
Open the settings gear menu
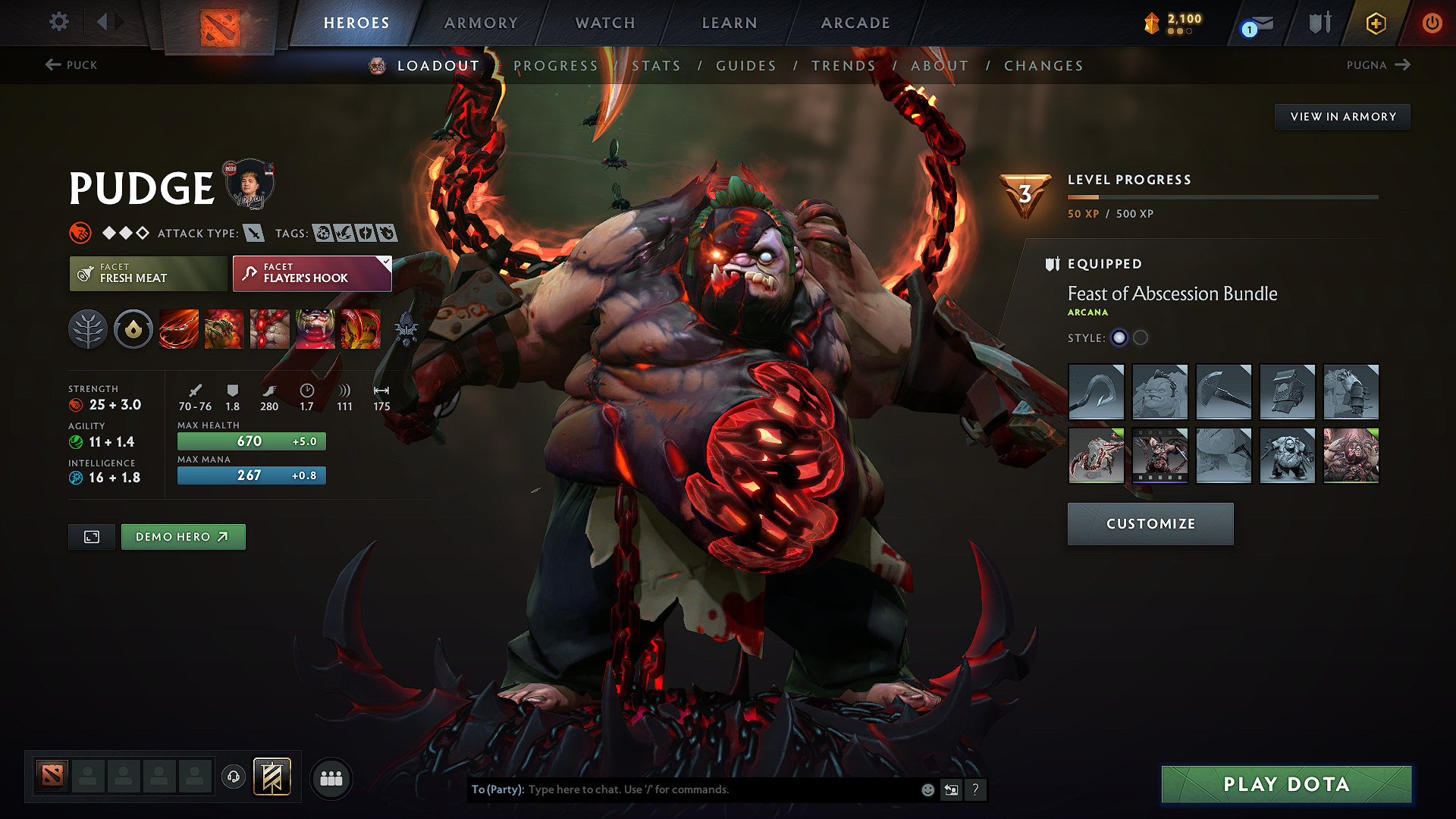click(x=58, y=22)
